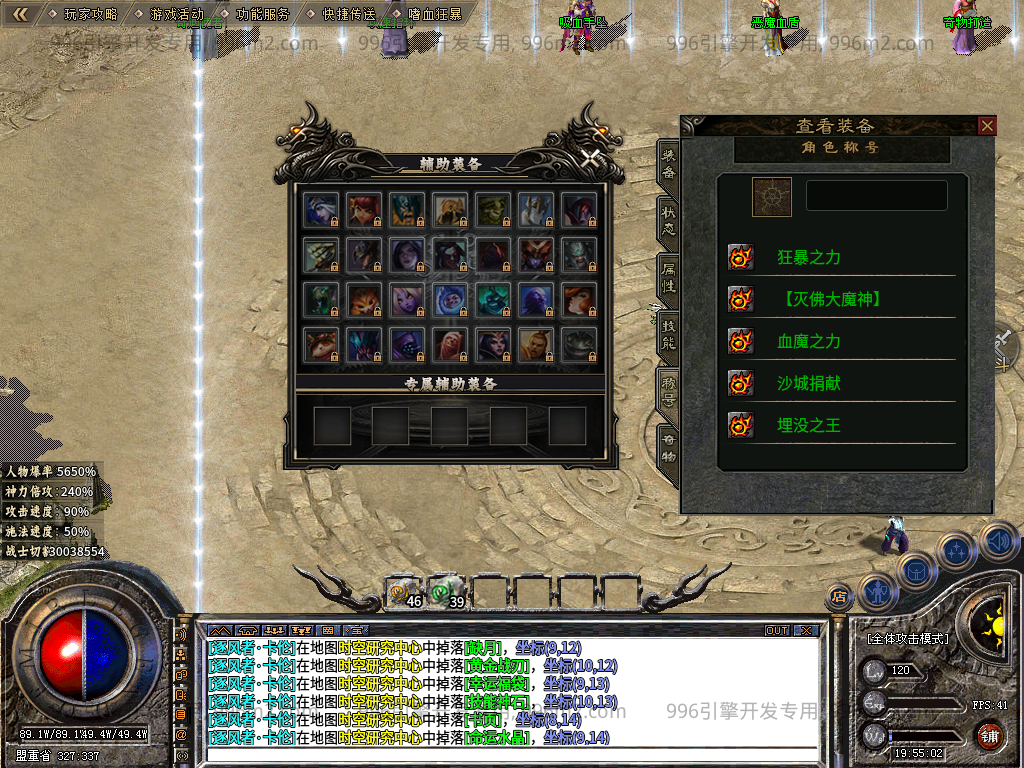
Task: Toggle the speaker sound button
Action: pyautogui.click(x=997, y=540)
